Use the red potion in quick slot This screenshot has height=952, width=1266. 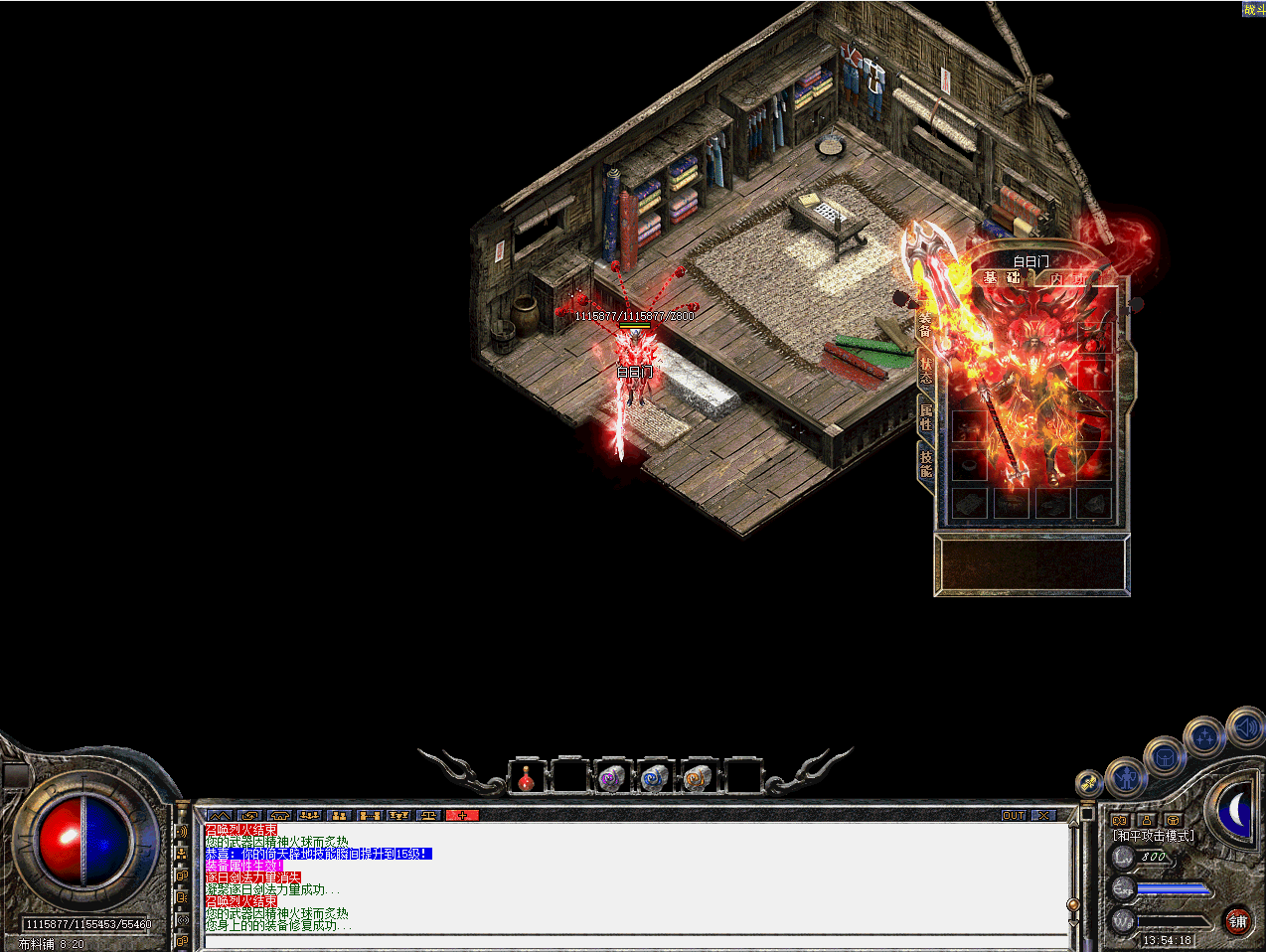[x=527, y=778]
